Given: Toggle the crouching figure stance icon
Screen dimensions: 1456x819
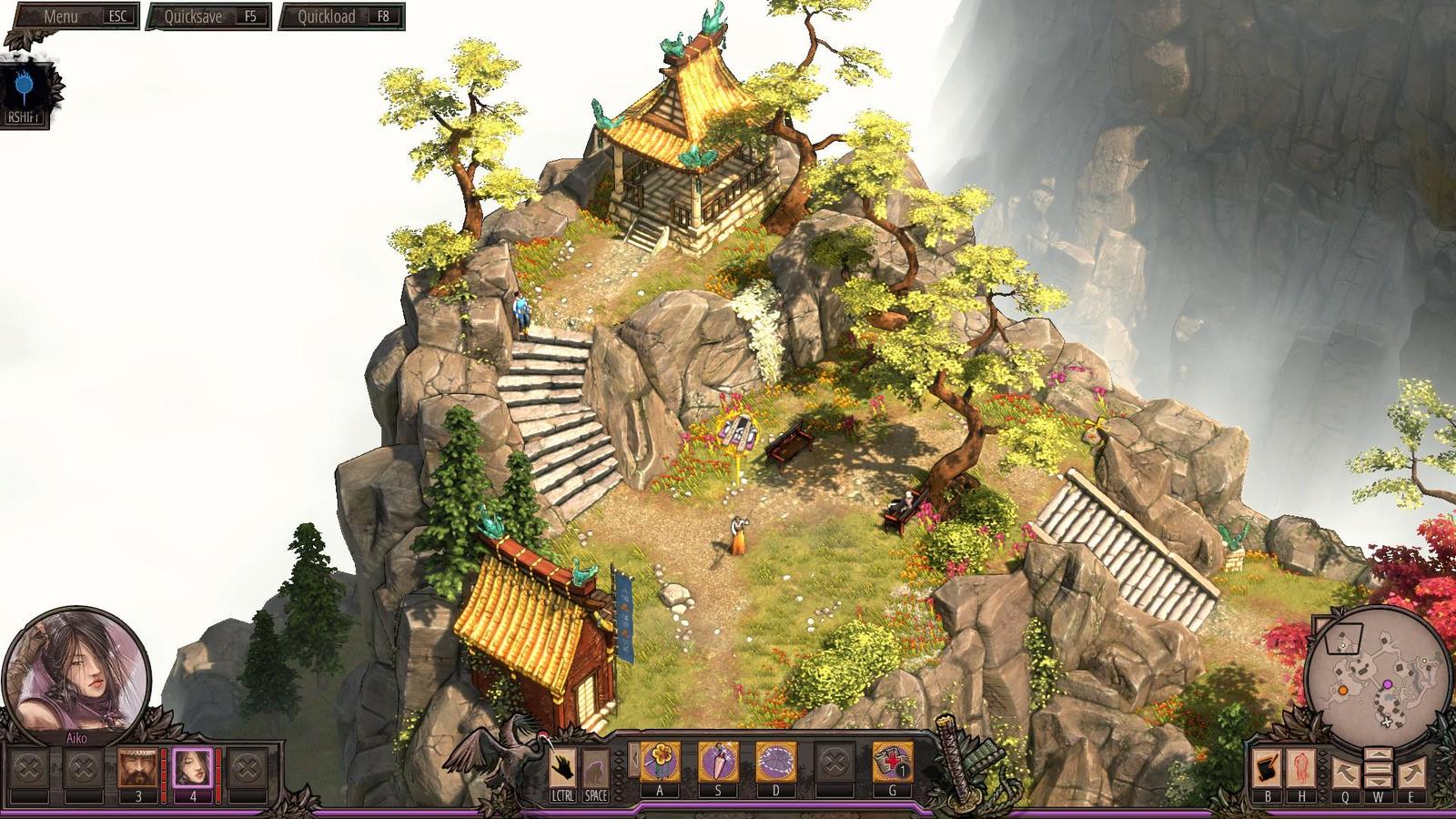Looking at the screenshot, I should pos(595,767).
